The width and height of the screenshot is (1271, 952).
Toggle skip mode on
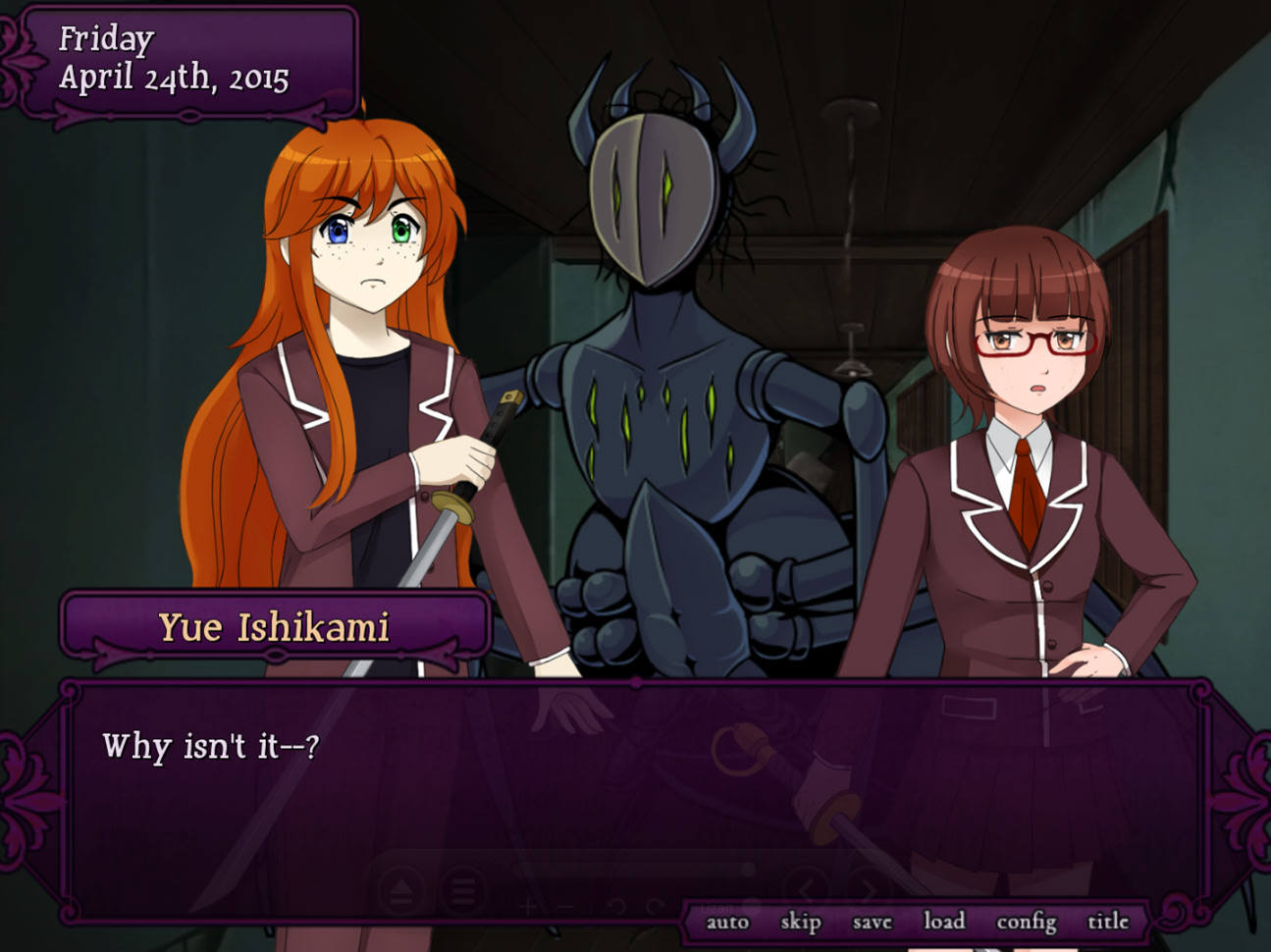(x=801, y=922)
